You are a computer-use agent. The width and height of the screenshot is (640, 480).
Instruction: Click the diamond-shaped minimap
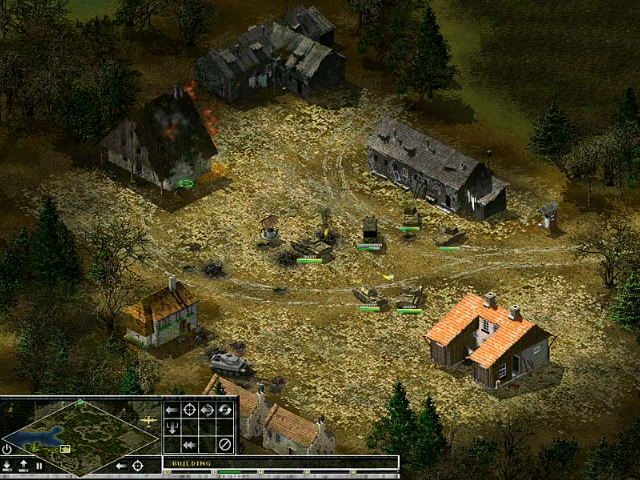click(80, 436)
